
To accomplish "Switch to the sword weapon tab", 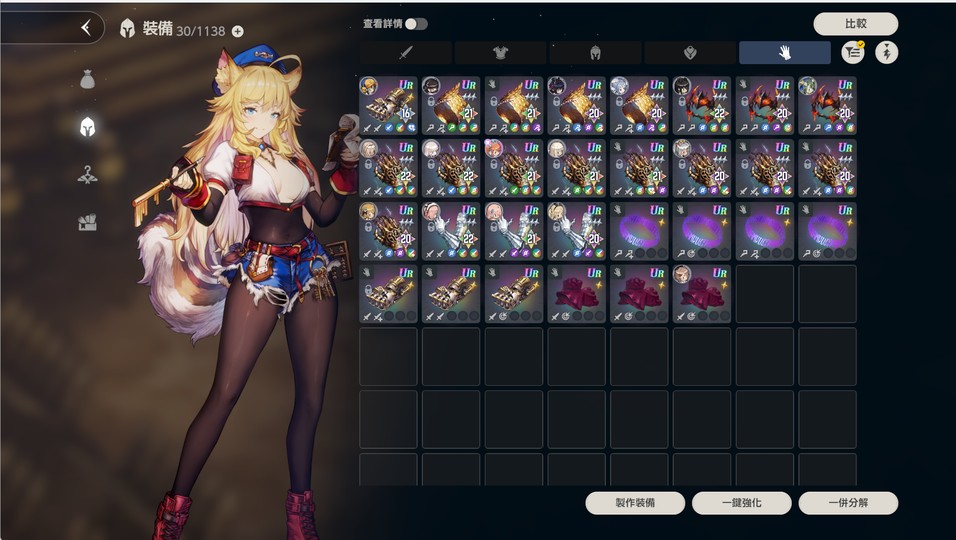I will [406, 53].
